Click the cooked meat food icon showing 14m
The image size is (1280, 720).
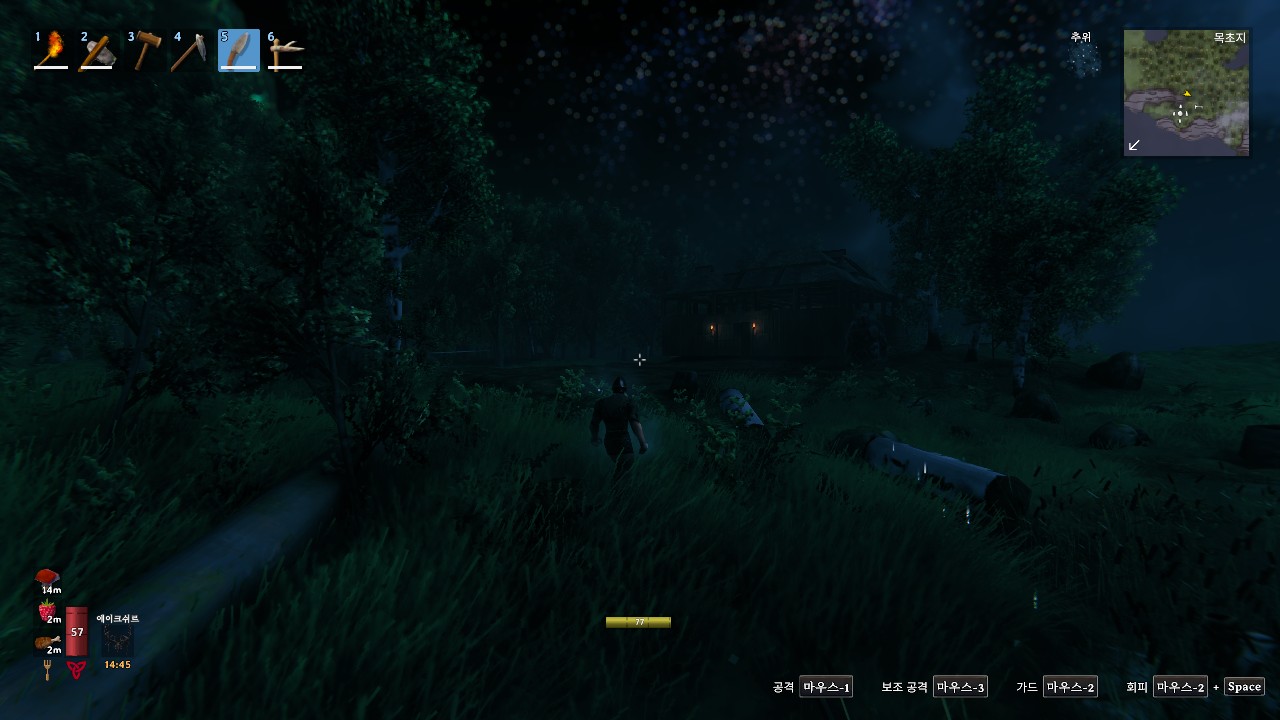tap(47, 576)
